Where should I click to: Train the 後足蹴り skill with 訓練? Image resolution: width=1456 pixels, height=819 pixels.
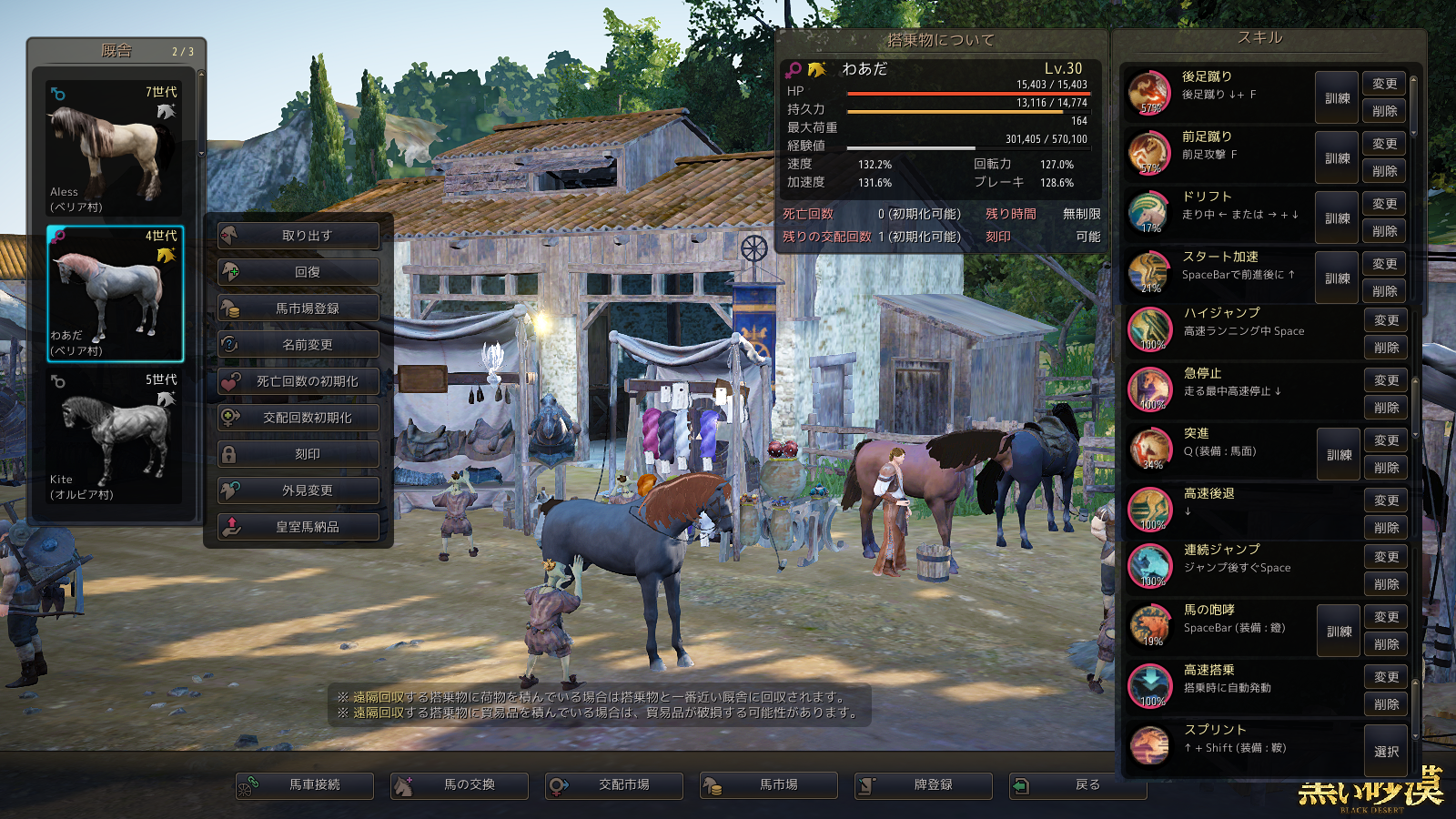[1337, 97]
